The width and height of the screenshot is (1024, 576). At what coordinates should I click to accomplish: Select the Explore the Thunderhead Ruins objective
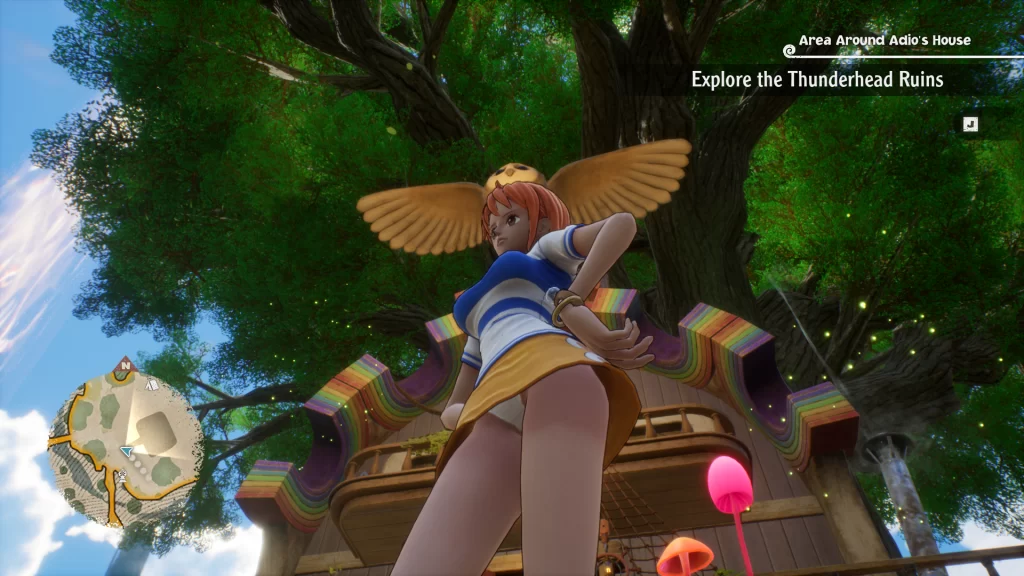817,80
